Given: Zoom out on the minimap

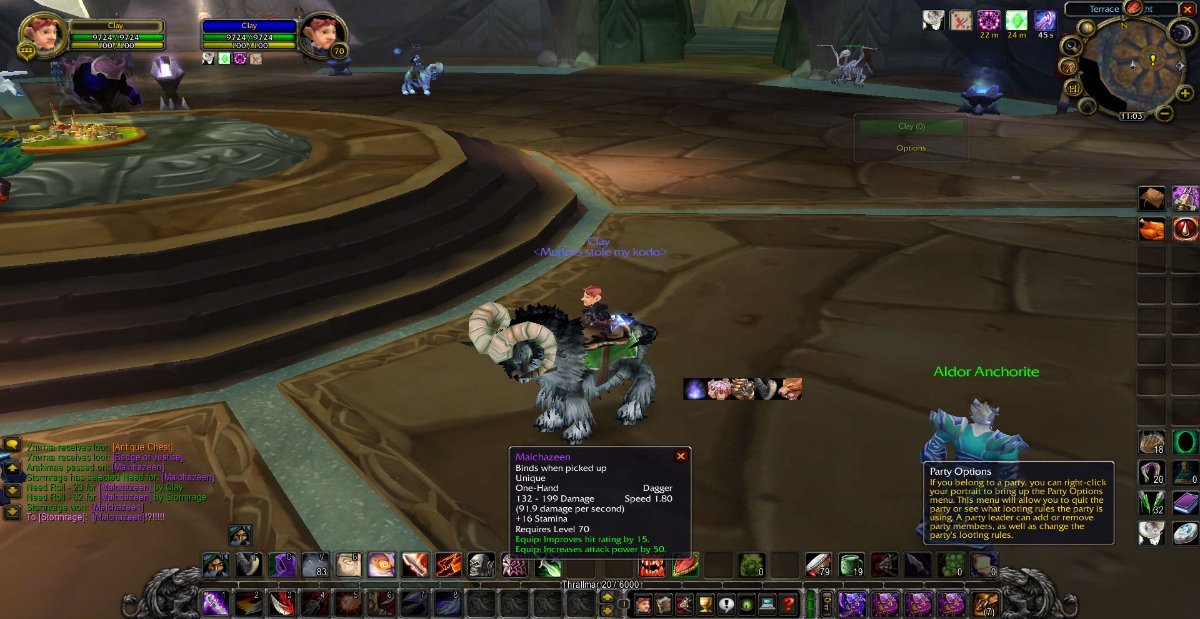Looking at the screenshot, I should coord(1164,113).
